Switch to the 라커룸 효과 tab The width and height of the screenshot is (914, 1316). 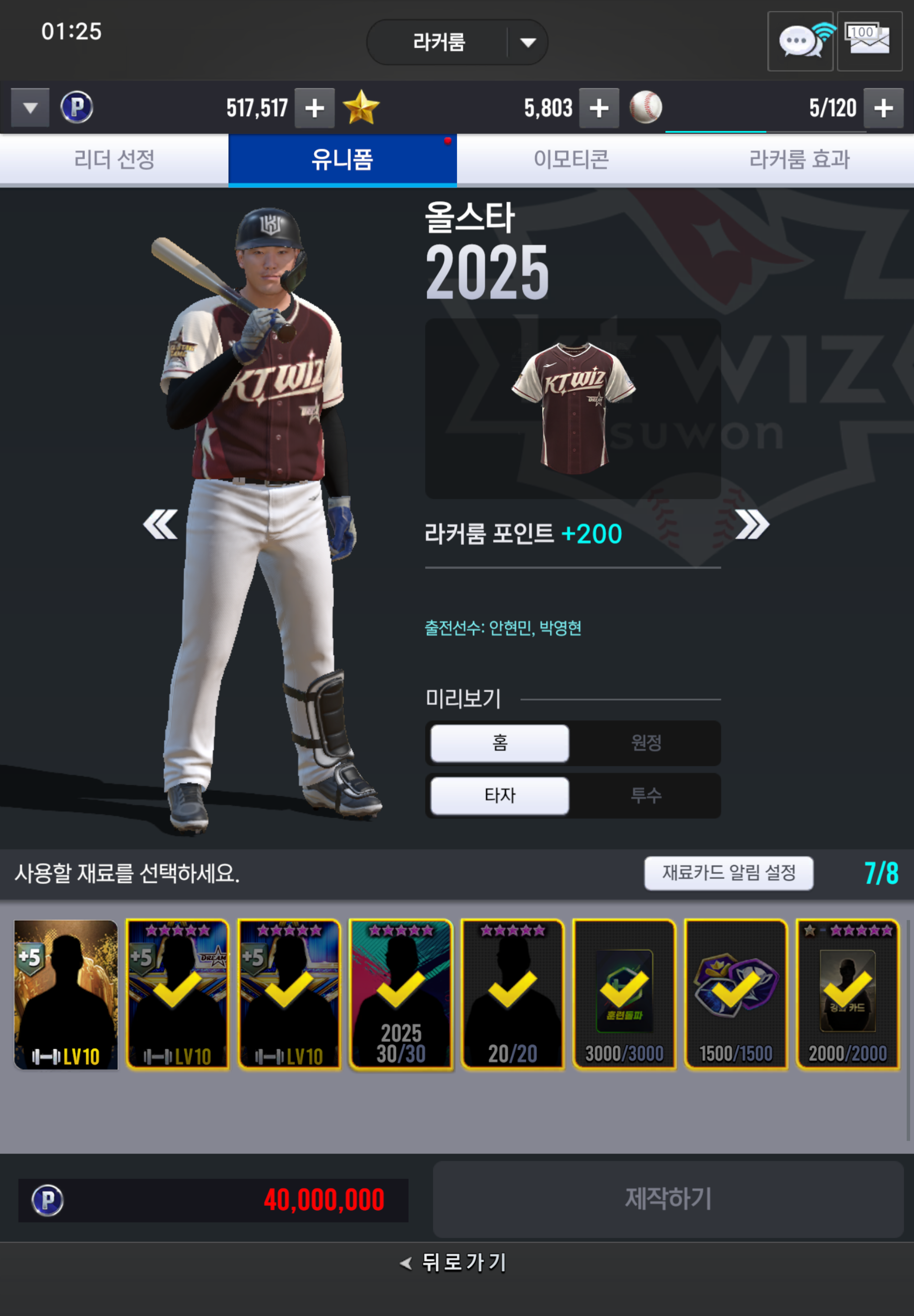click(x=799, y=159)
